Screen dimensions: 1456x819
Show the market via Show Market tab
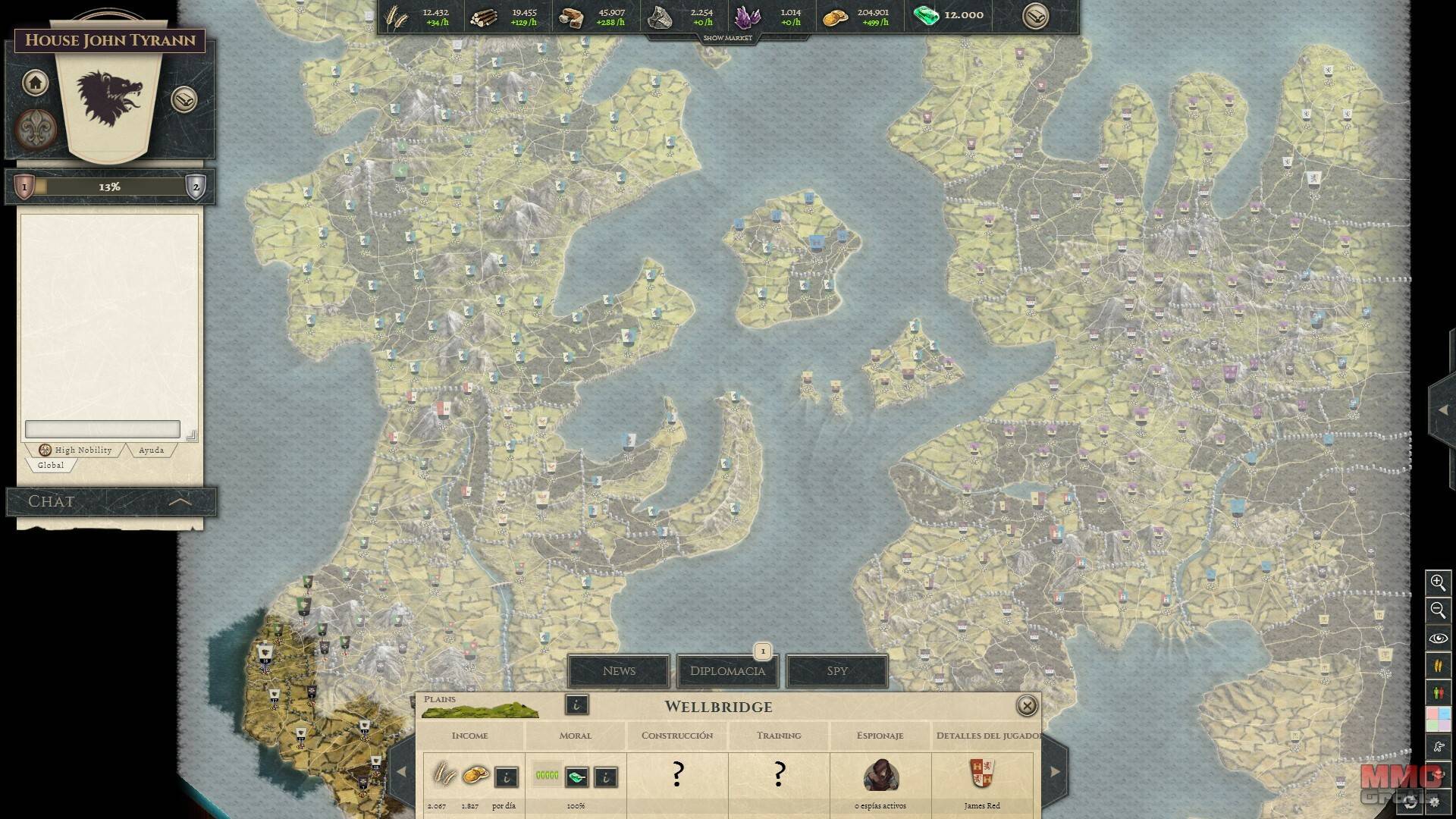tap(727, 38)
